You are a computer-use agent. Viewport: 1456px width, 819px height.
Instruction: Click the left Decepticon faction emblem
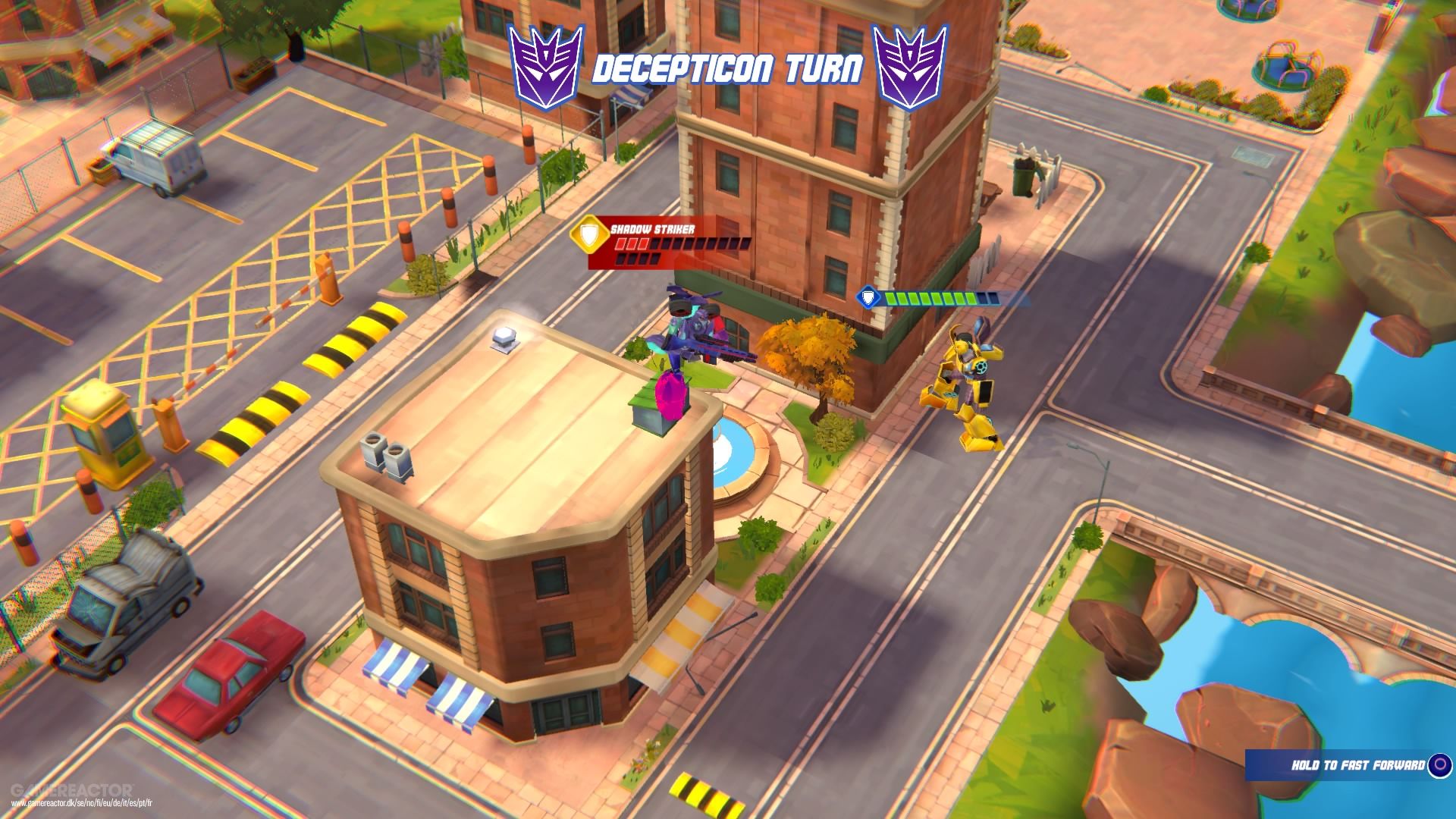point(544,64)
